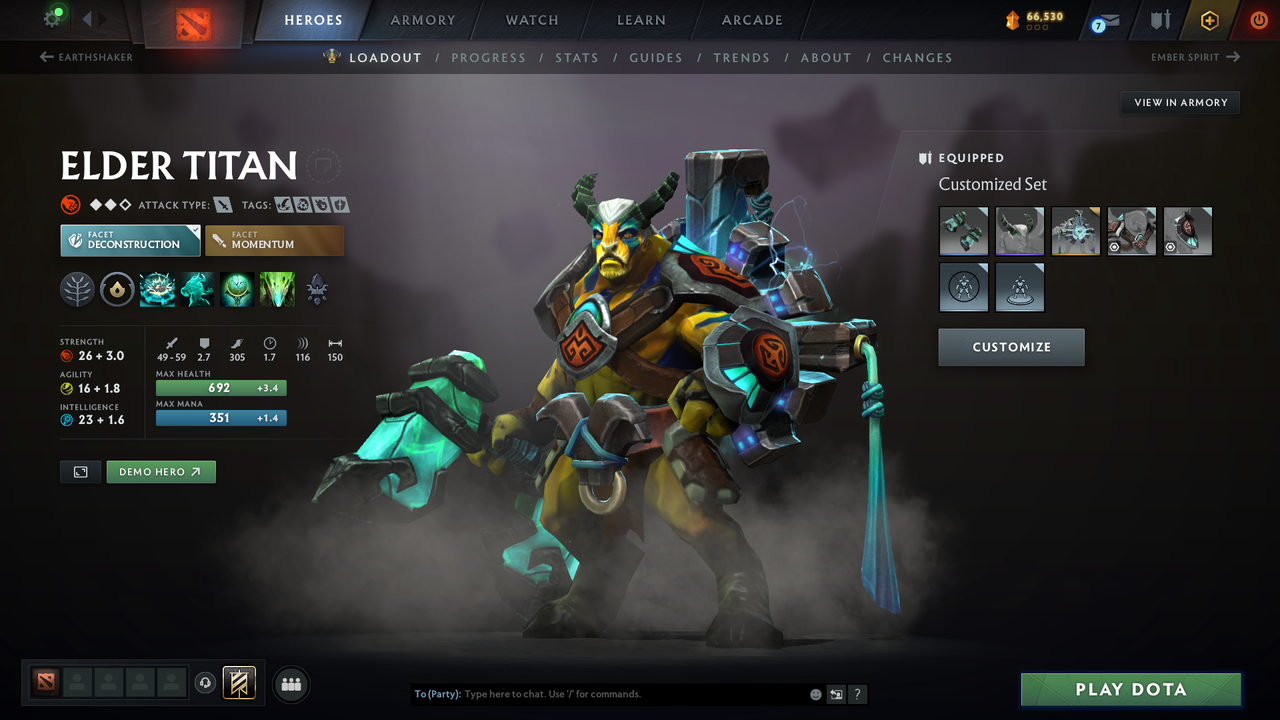Go back to Earthshaker hero page
Image resolution: width=1280 pixels, height=720 pixels.
85,57
